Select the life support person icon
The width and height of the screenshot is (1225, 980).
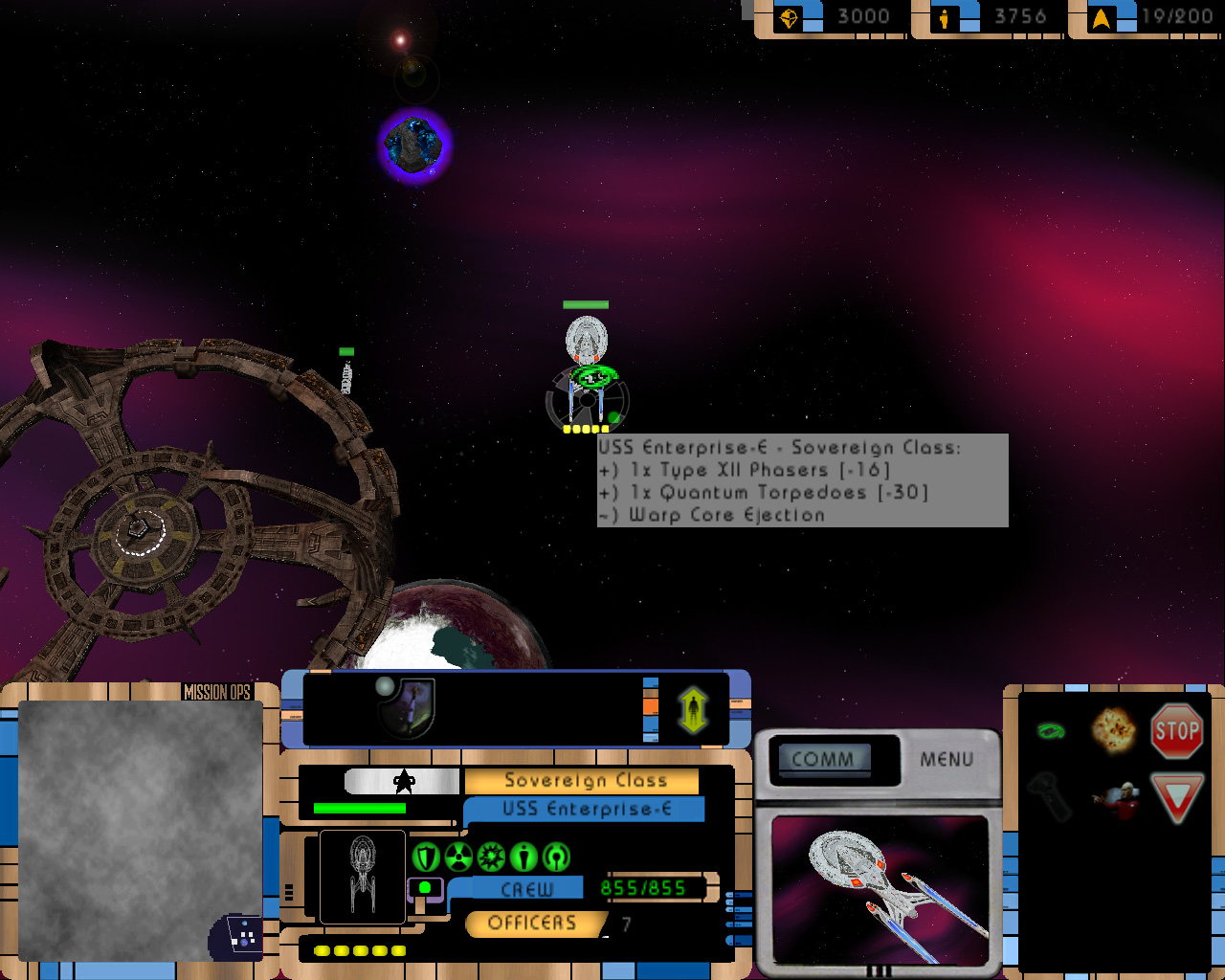coord(523,857)
